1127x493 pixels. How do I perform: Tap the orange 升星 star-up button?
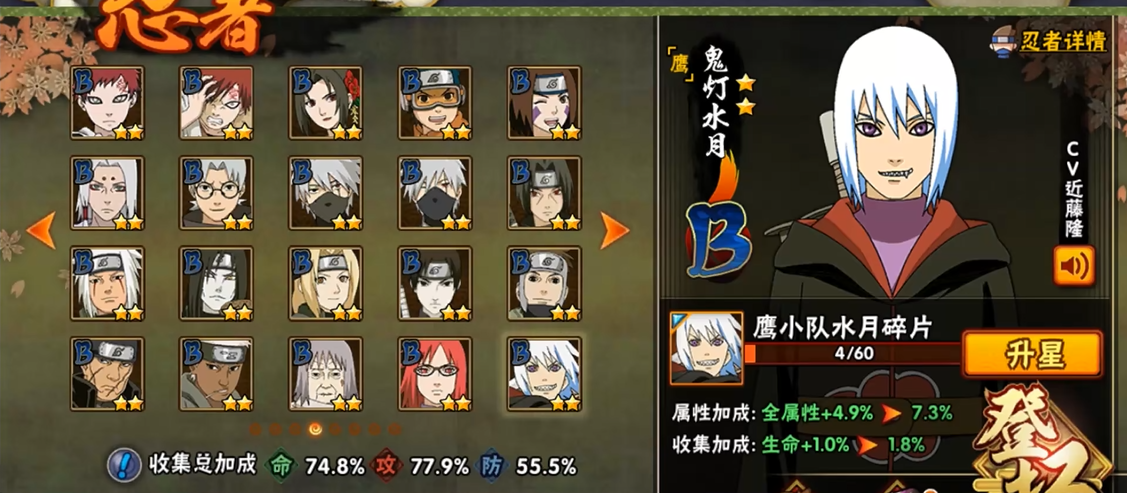coord(1031,354)
